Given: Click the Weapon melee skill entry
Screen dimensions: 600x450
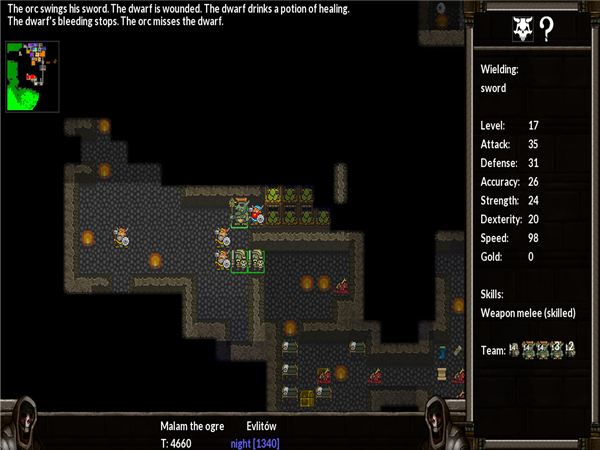Looking at the screenshot, I should (528, 313).
